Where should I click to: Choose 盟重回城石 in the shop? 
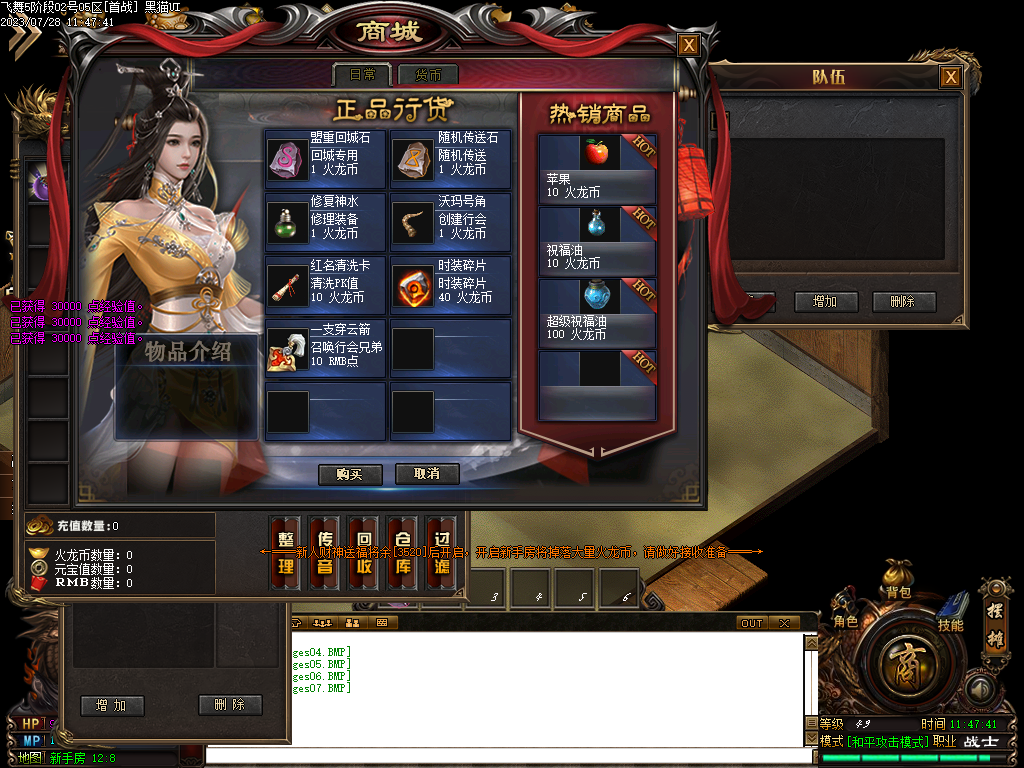(325, 157)
